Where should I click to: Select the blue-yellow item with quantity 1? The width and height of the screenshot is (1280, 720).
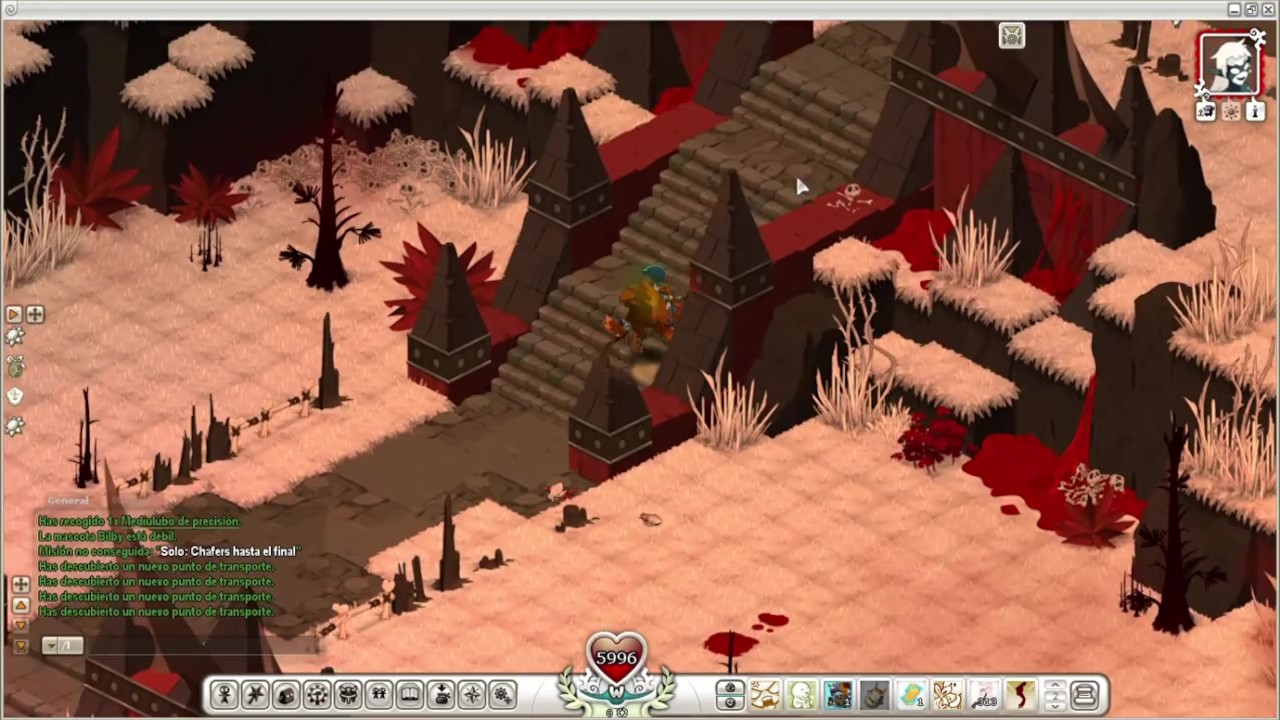tap(911, 695)
